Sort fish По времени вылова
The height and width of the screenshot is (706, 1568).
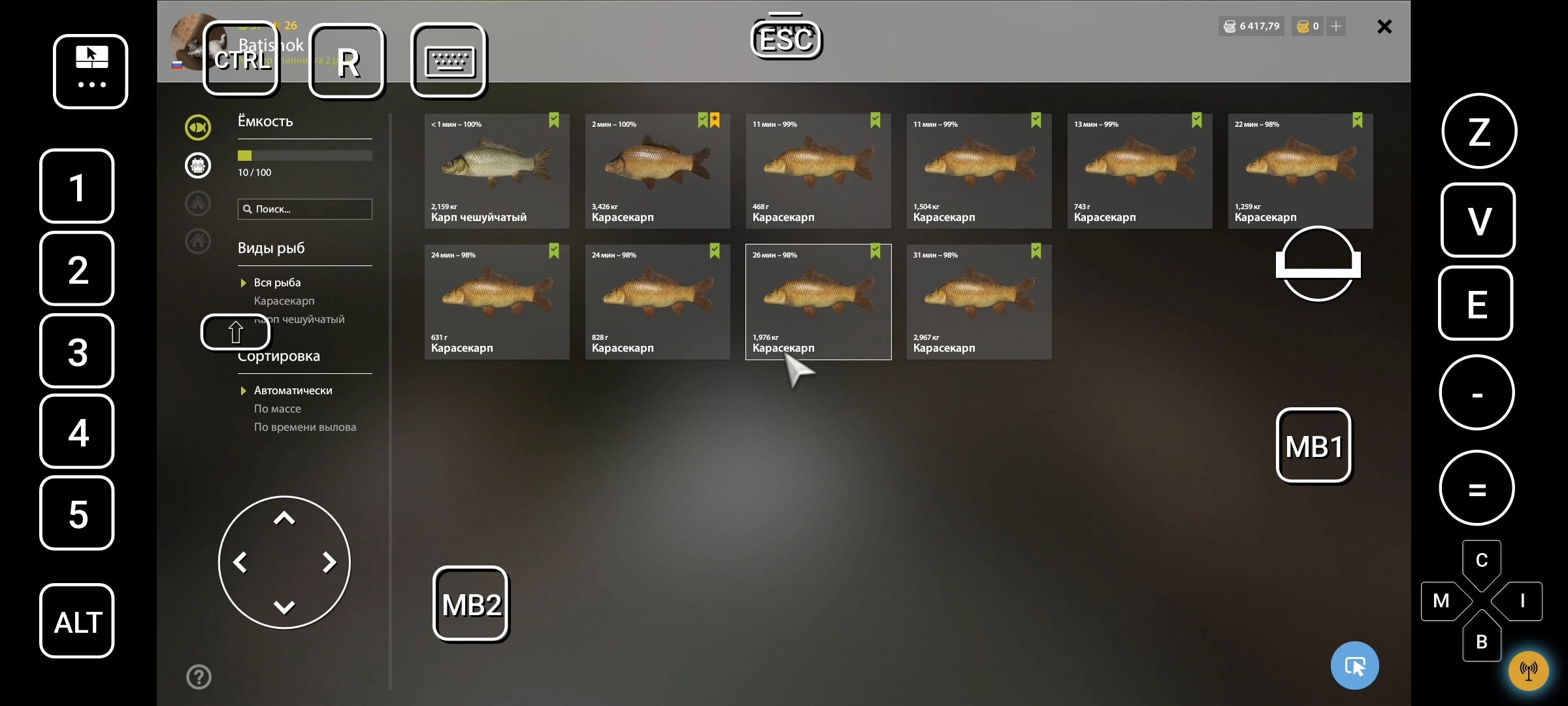click(304, 427)
